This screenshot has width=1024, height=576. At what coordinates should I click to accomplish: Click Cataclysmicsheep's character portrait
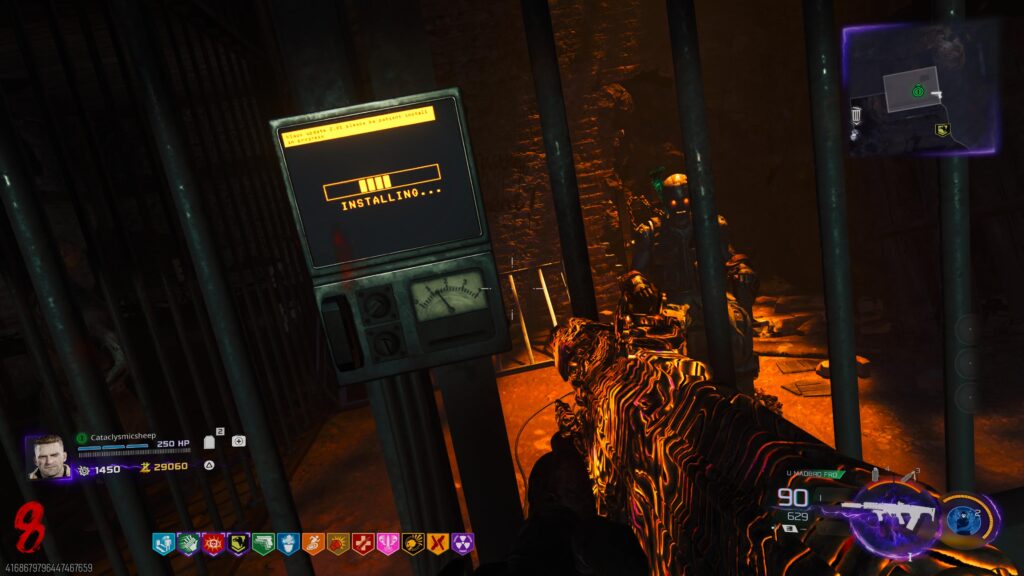pyautogui.click(x=48, y=457)
